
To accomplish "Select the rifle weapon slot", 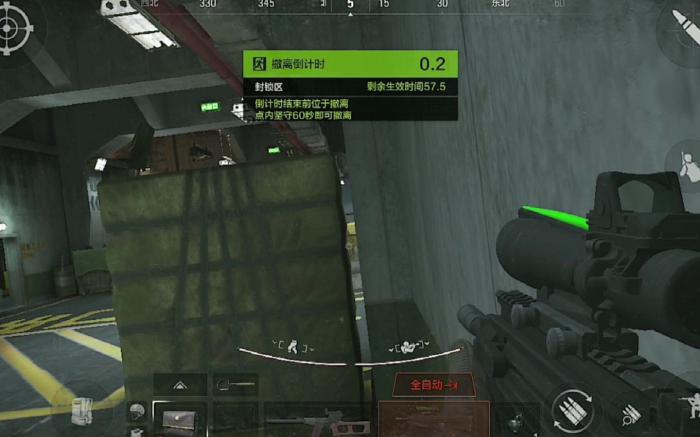I will (318, 419).
